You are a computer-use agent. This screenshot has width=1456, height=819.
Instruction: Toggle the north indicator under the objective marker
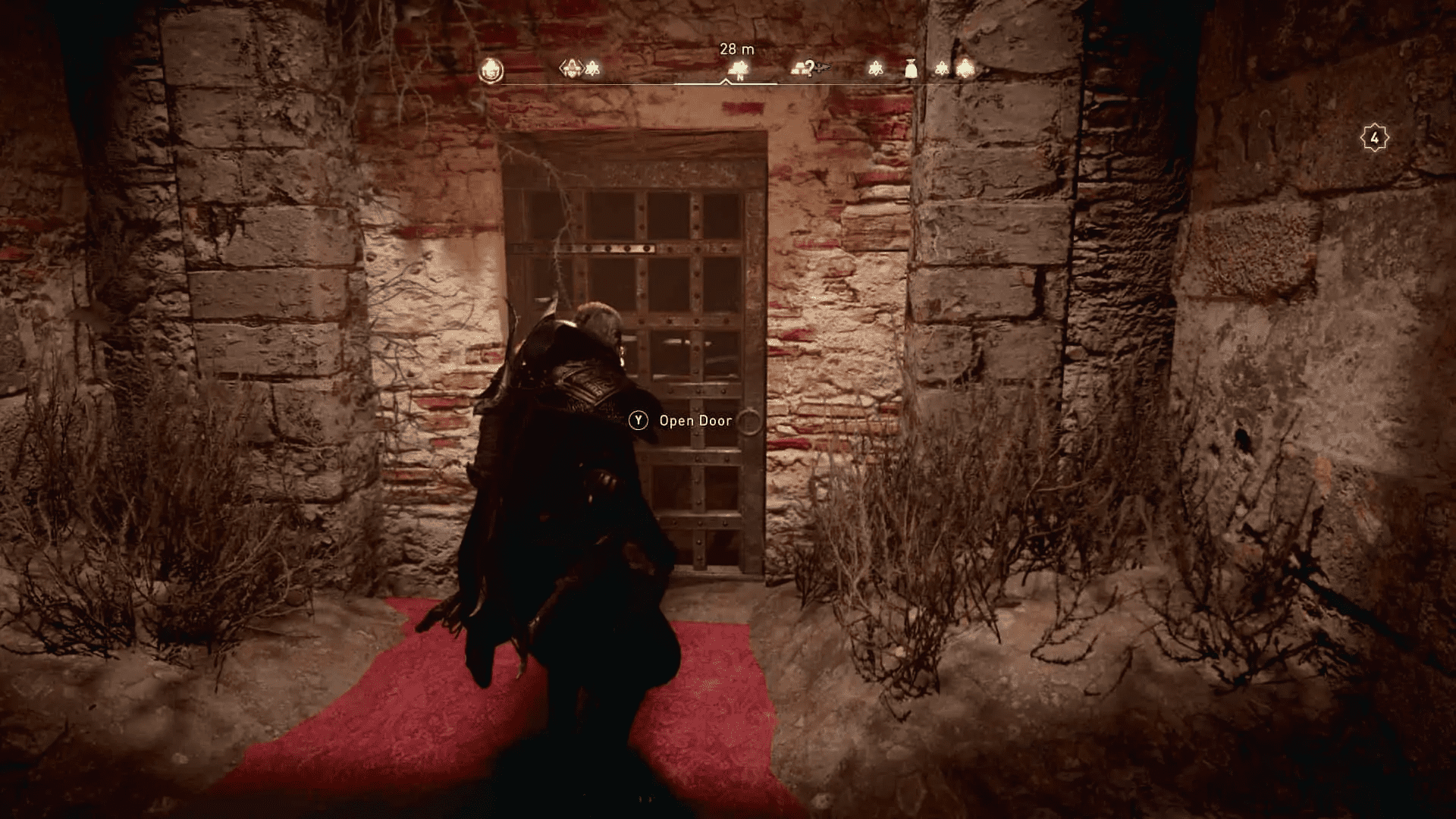[739, 77]
